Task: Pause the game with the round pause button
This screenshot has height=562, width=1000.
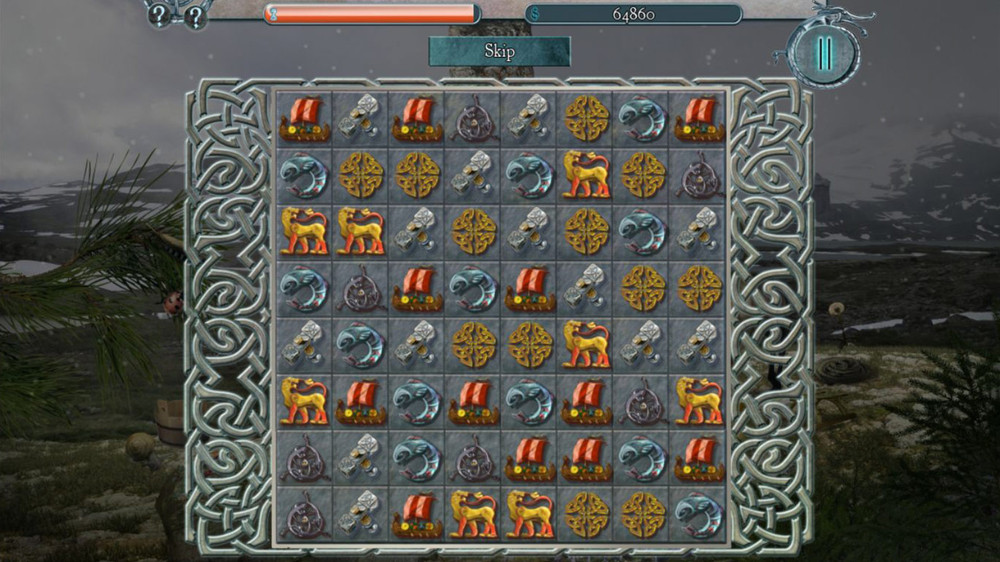Action: pos(823,52)
